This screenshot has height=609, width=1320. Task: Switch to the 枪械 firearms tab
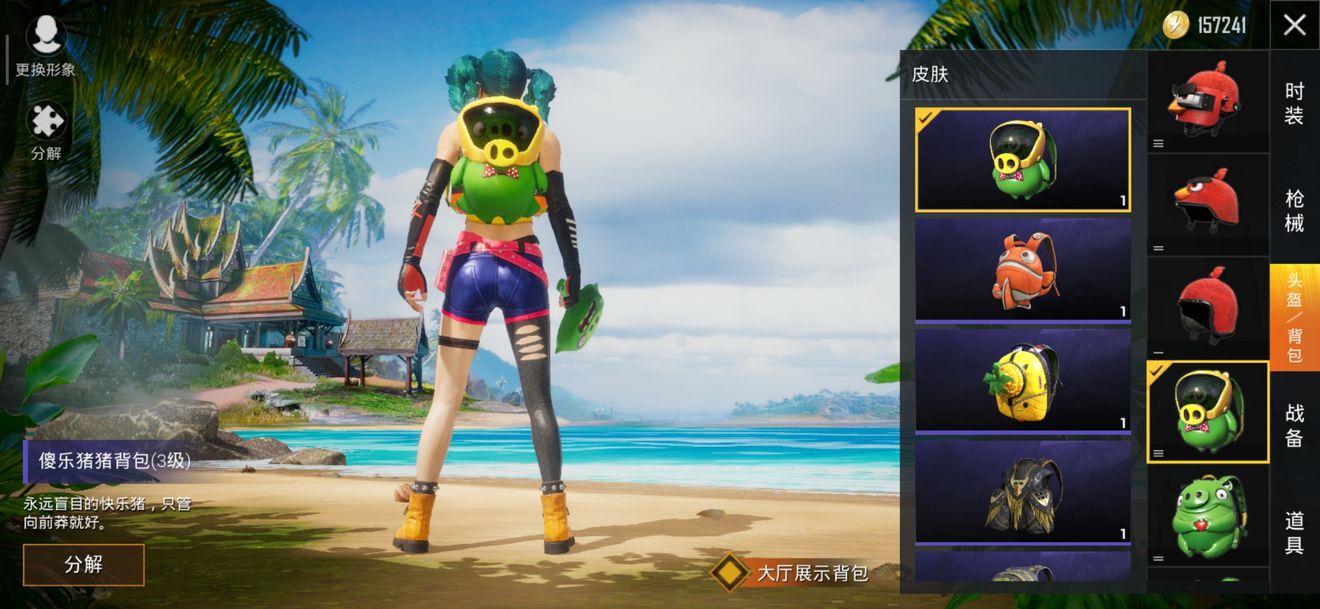[x=1294, y=210]
